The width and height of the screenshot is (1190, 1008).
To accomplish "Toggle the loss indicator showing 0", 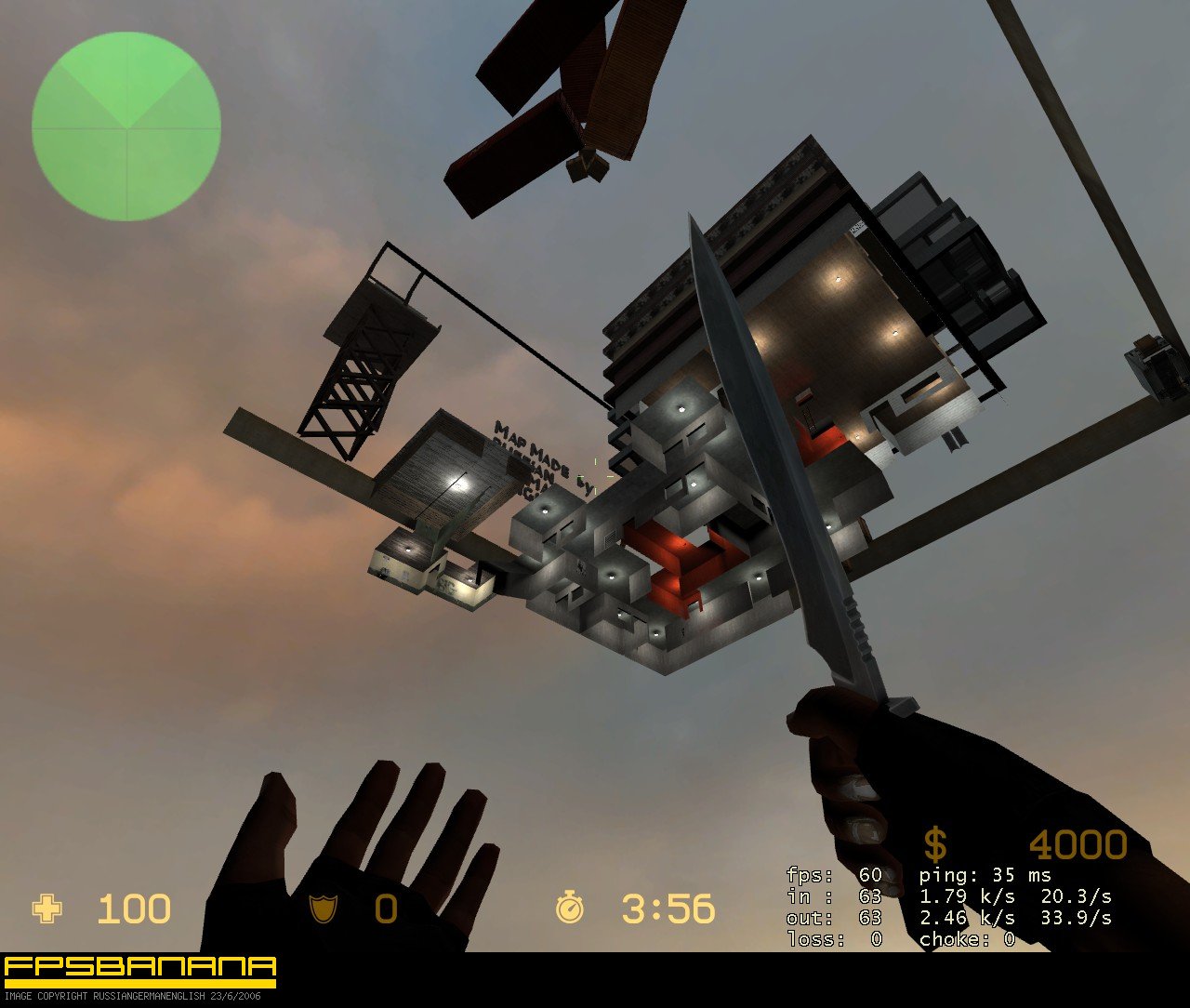I will 832,939.
